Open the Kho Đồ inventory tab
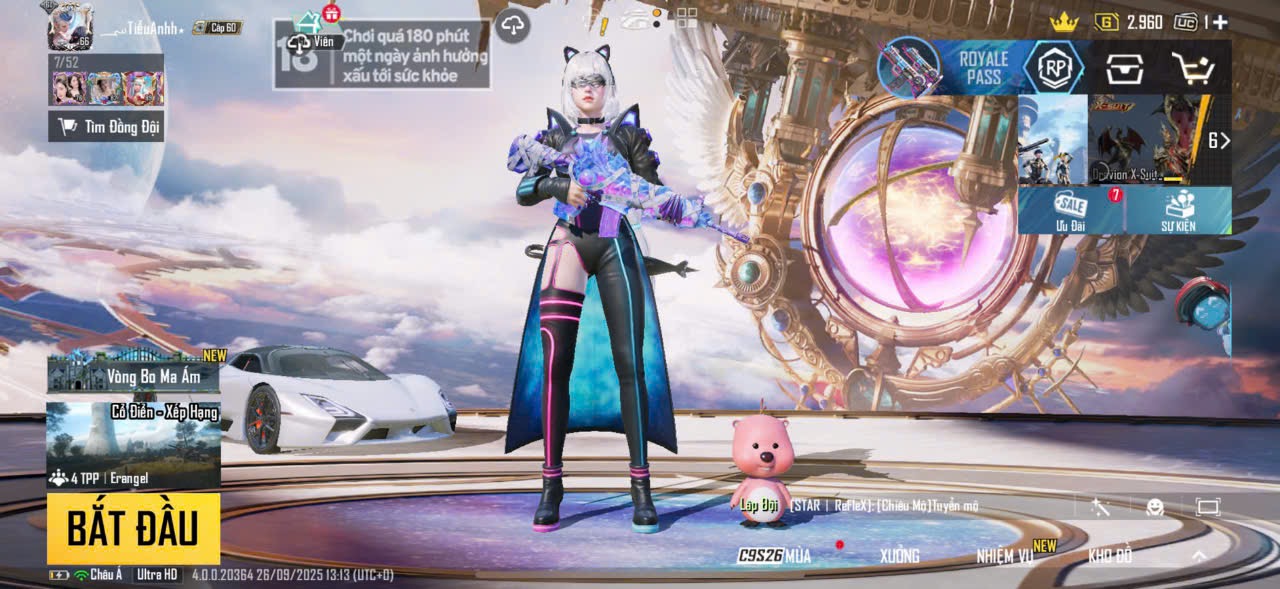The height and width of the screenshot is (589, 1280). tap(1110, 556)
